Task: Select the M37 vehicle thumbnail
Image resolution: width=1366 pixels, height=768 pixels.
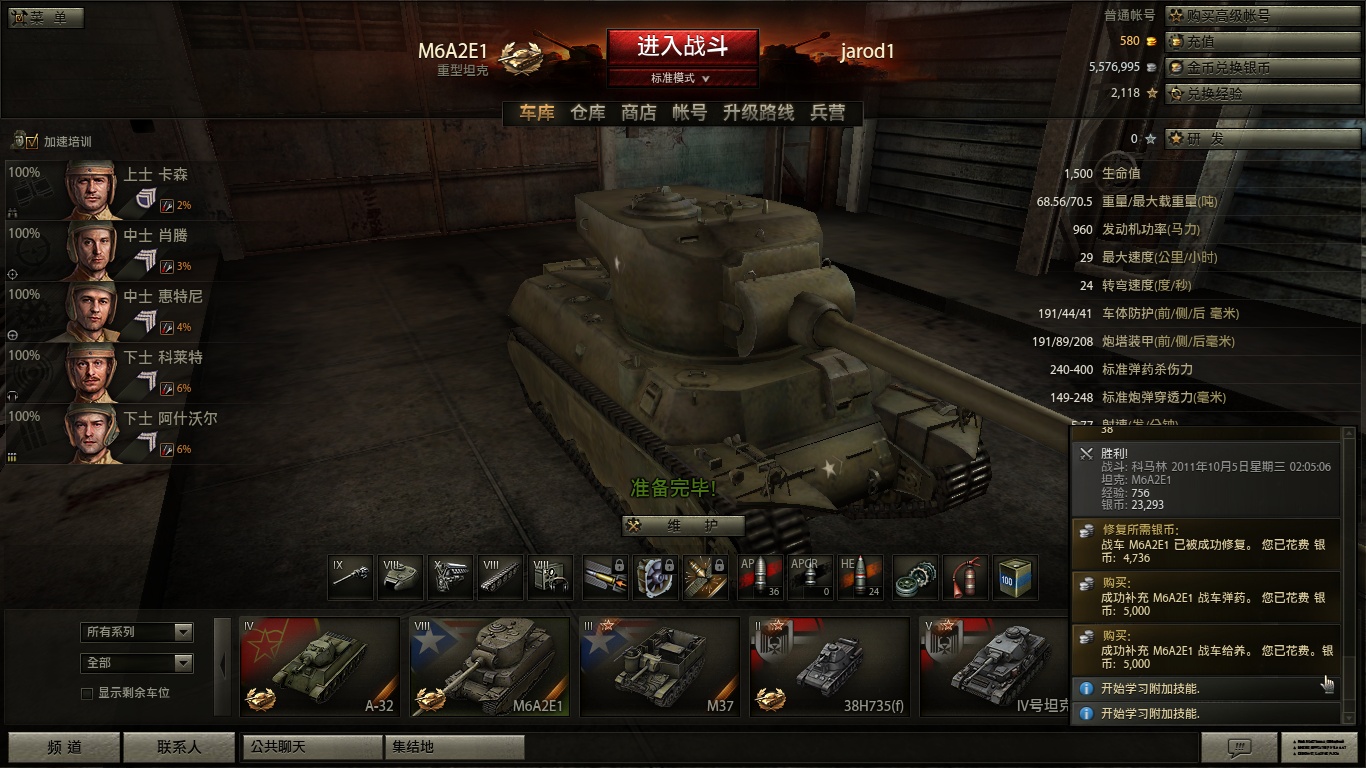Action: [659, 666]
